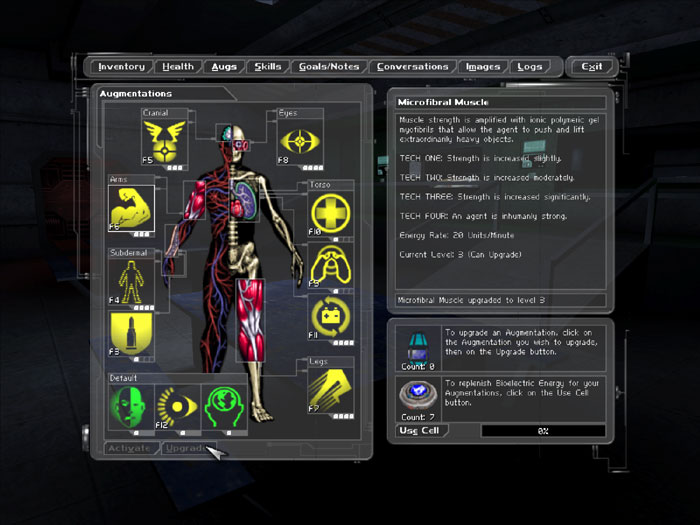This screenshot has height=525, width=700.
Task: Select the Regeneration cross augmentation in Torso
Action: tap(332, 214)
